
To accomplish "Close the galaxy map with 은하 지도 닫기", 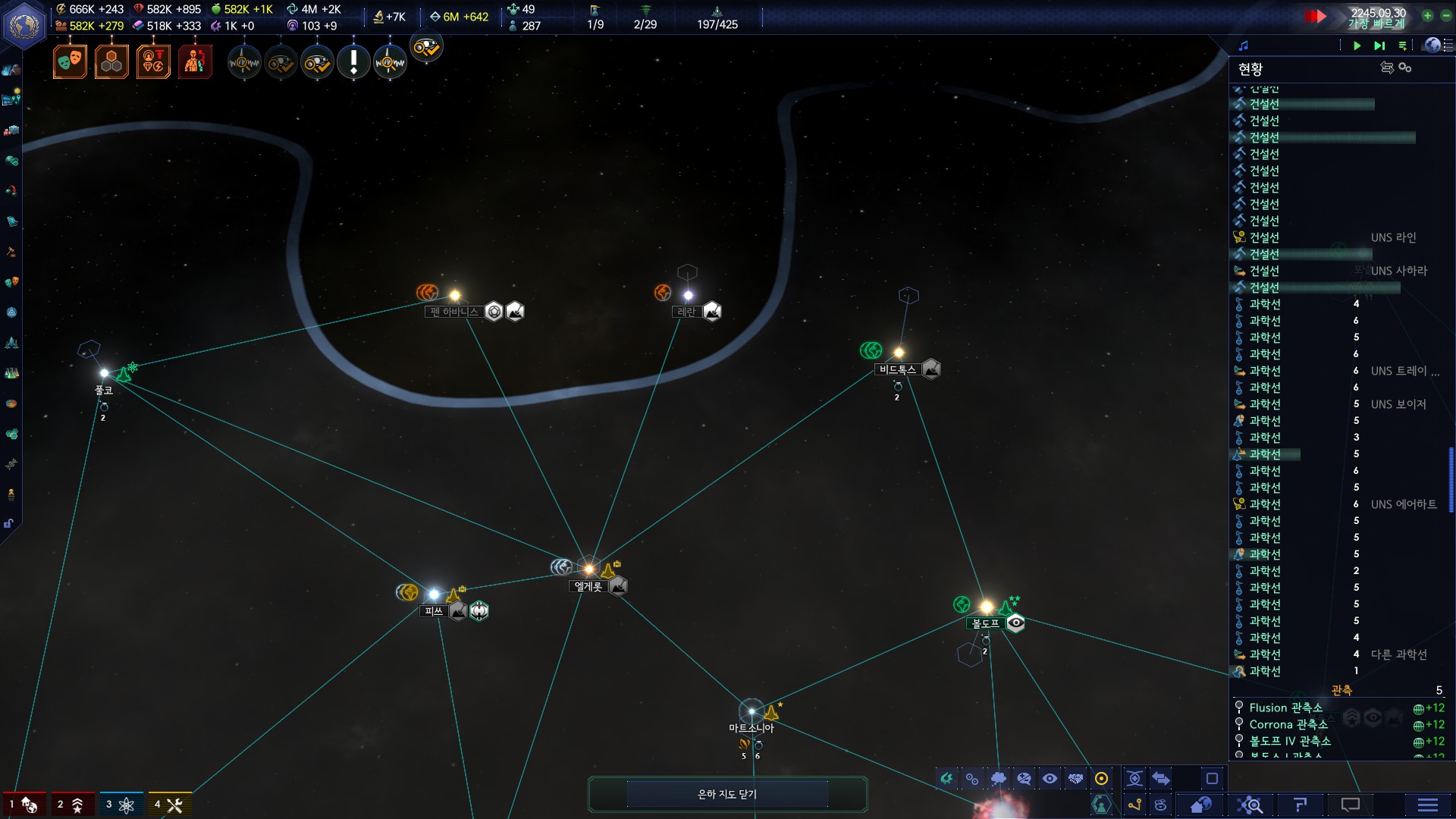I will [727, 794].
